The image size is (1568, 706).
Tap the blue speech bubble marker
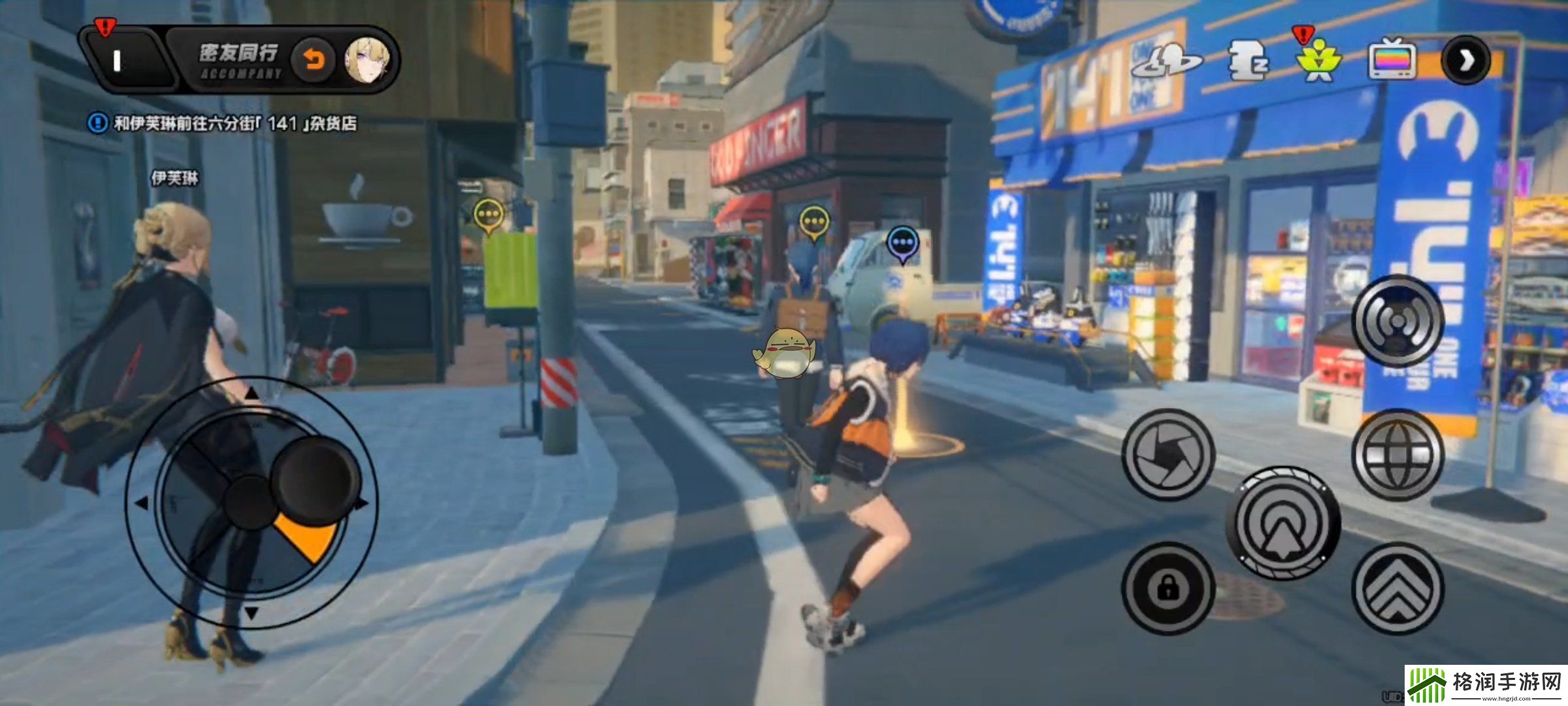tap(902, 243)
